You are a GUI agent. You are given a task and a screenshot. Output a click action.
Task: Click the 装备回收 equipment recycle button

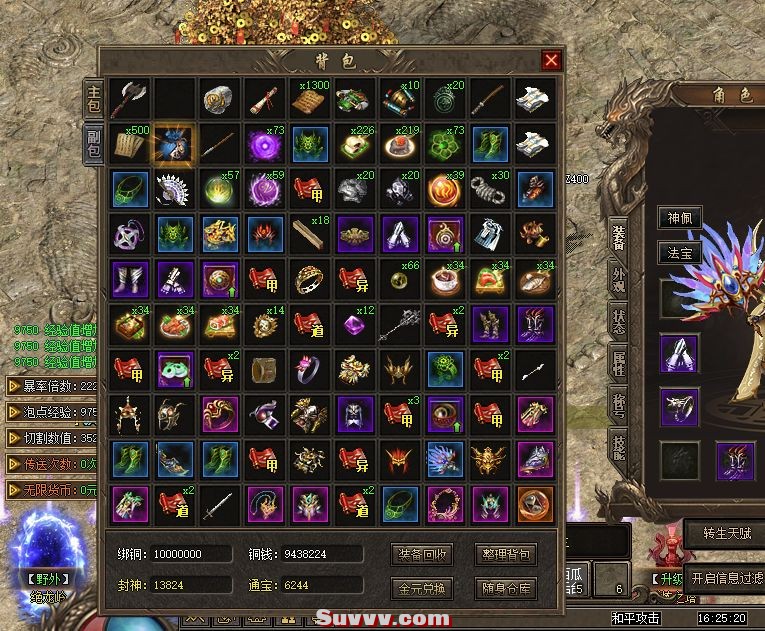(x=423, y=553)
